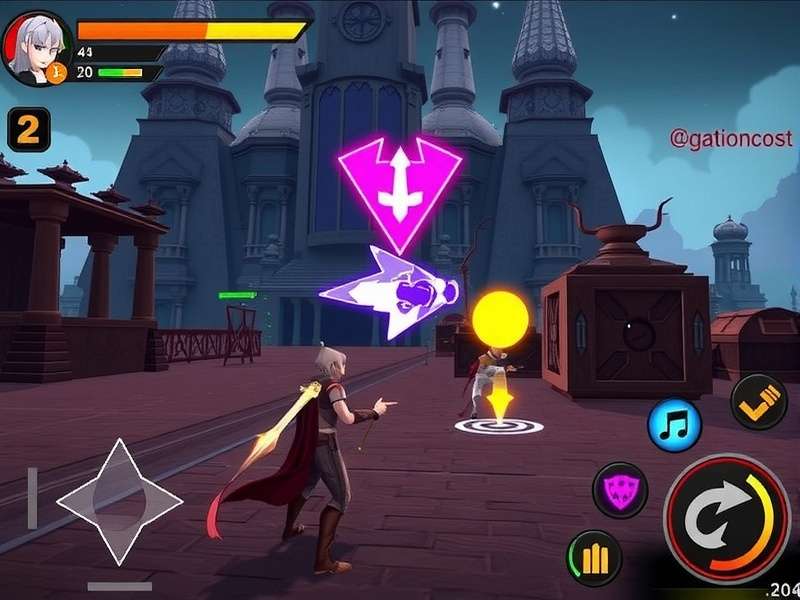The height and width of the screenshot is (600, 800).
Task: Click the orange number 2 badge
Action: 28,129
